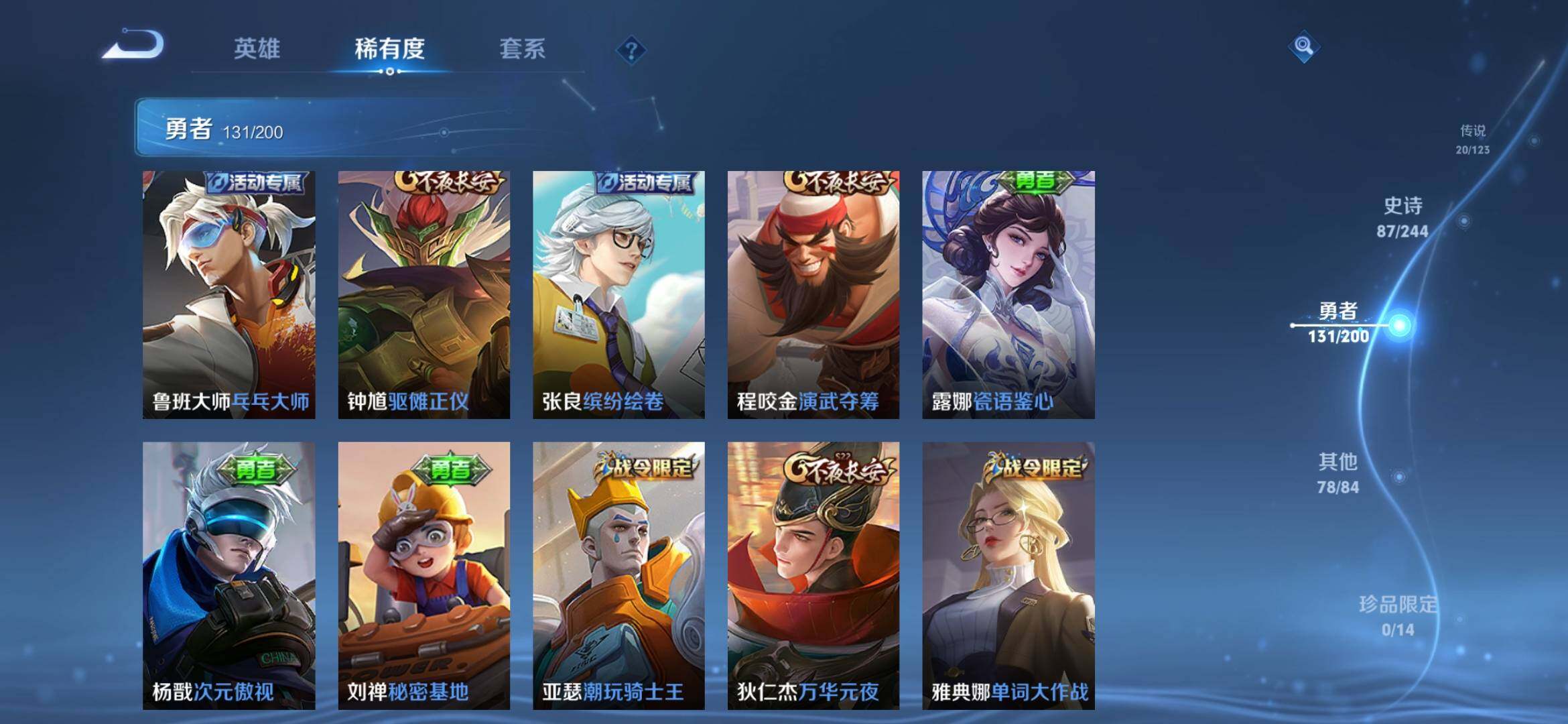Choose the 刘禅 秘密基地 skin card
Viewport: 1568px width, 724px height.
pyautogui.click(x=423, y=575)
